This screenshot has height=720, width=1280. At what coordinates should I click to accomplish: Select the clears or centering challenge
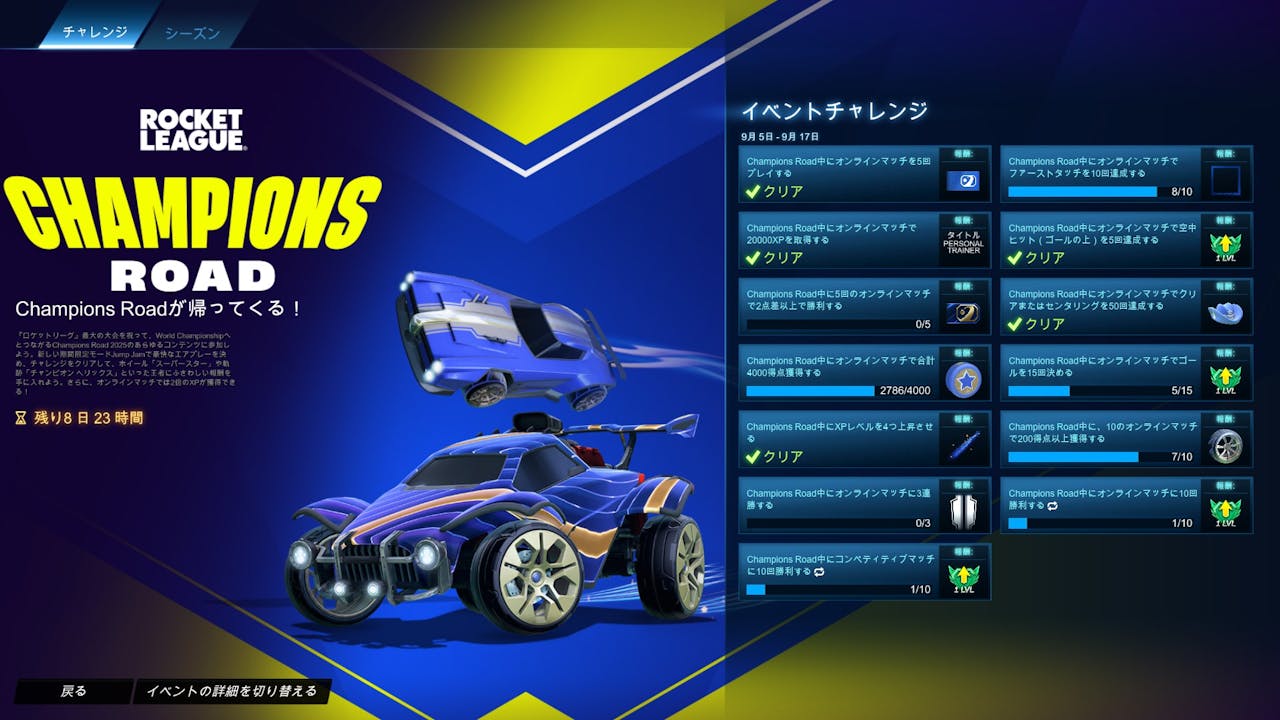pyautogui.click(x=1100, y=306)
